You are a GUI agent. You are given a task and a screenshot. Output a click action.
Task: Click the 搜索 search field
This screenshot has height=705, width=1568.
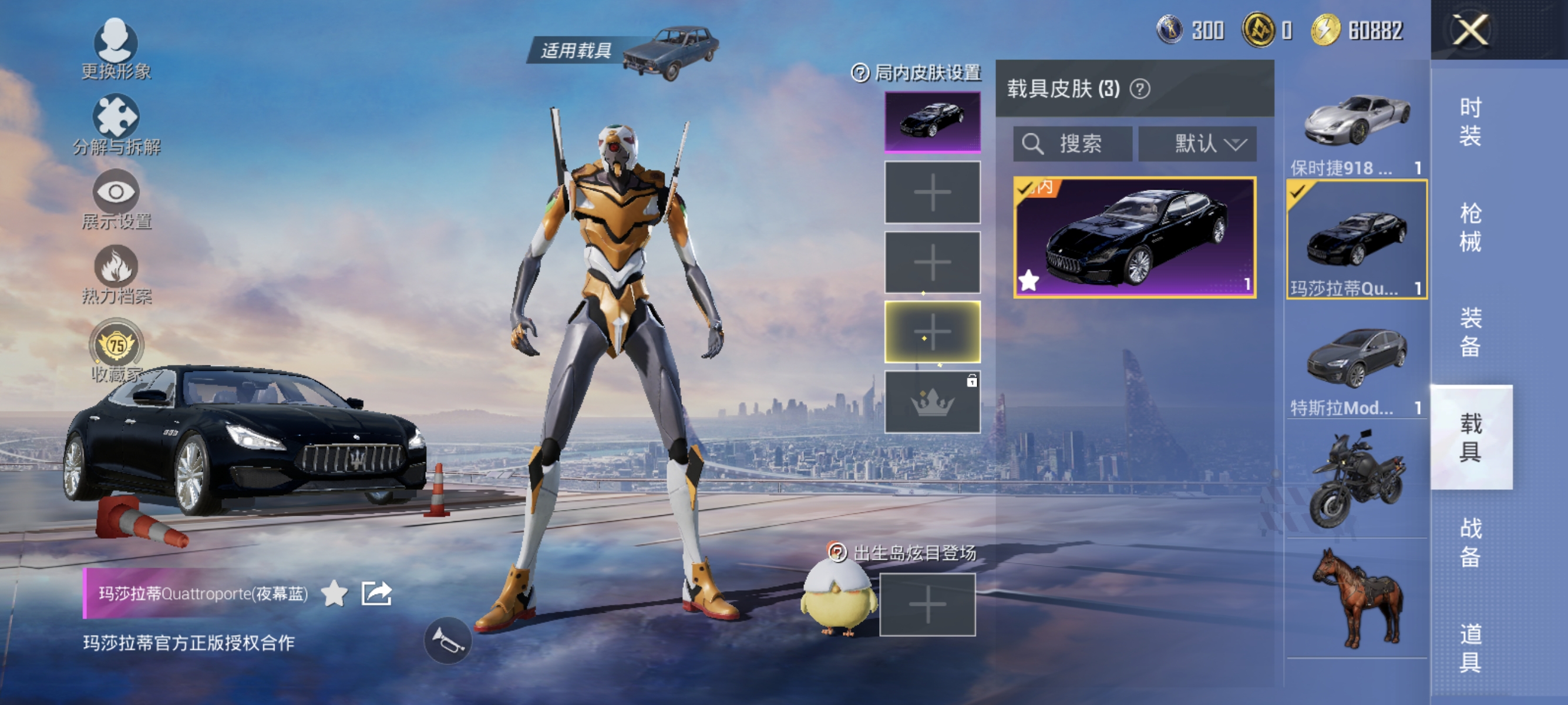point(1072,145)
